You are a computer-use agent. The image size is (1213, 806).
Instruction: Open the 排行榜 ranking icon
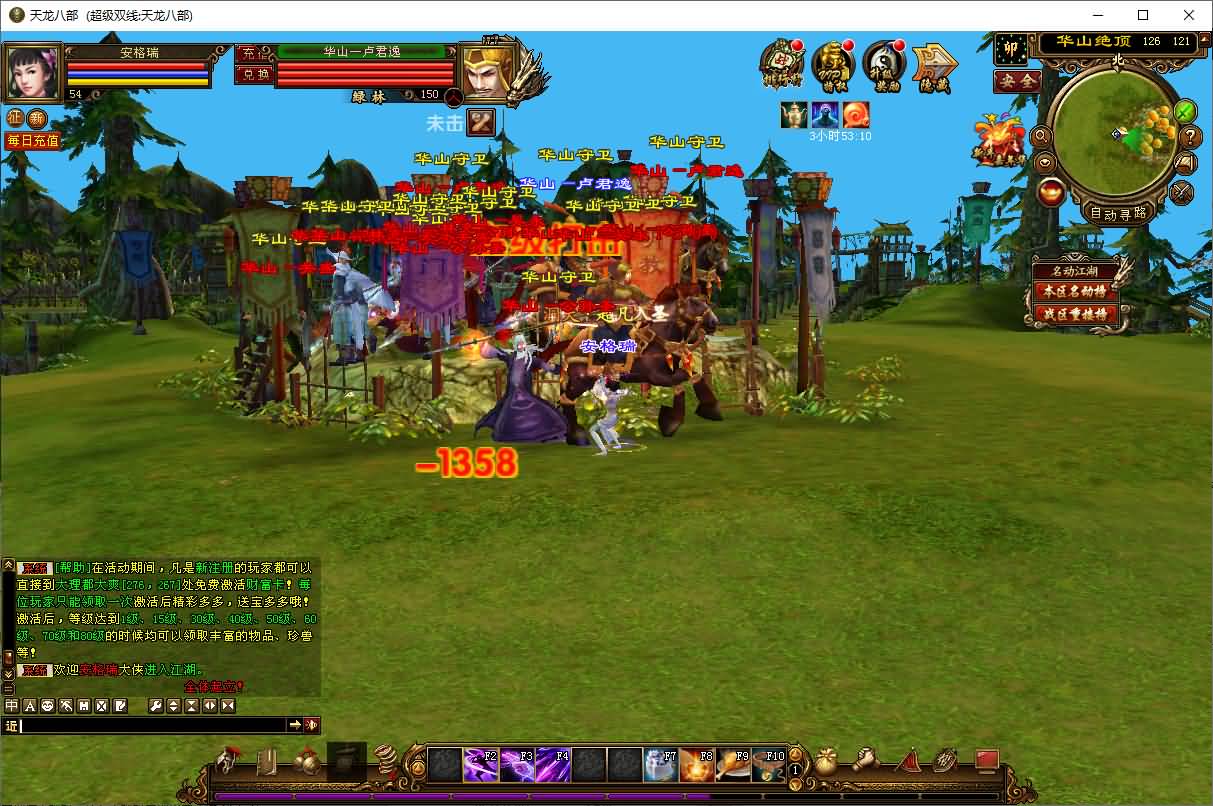781,64
